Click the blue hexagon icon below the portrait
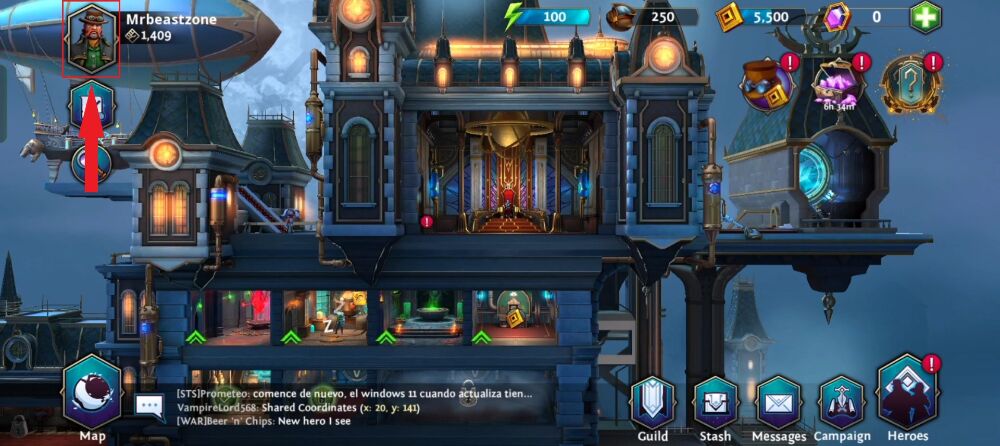 click(91, 106)
